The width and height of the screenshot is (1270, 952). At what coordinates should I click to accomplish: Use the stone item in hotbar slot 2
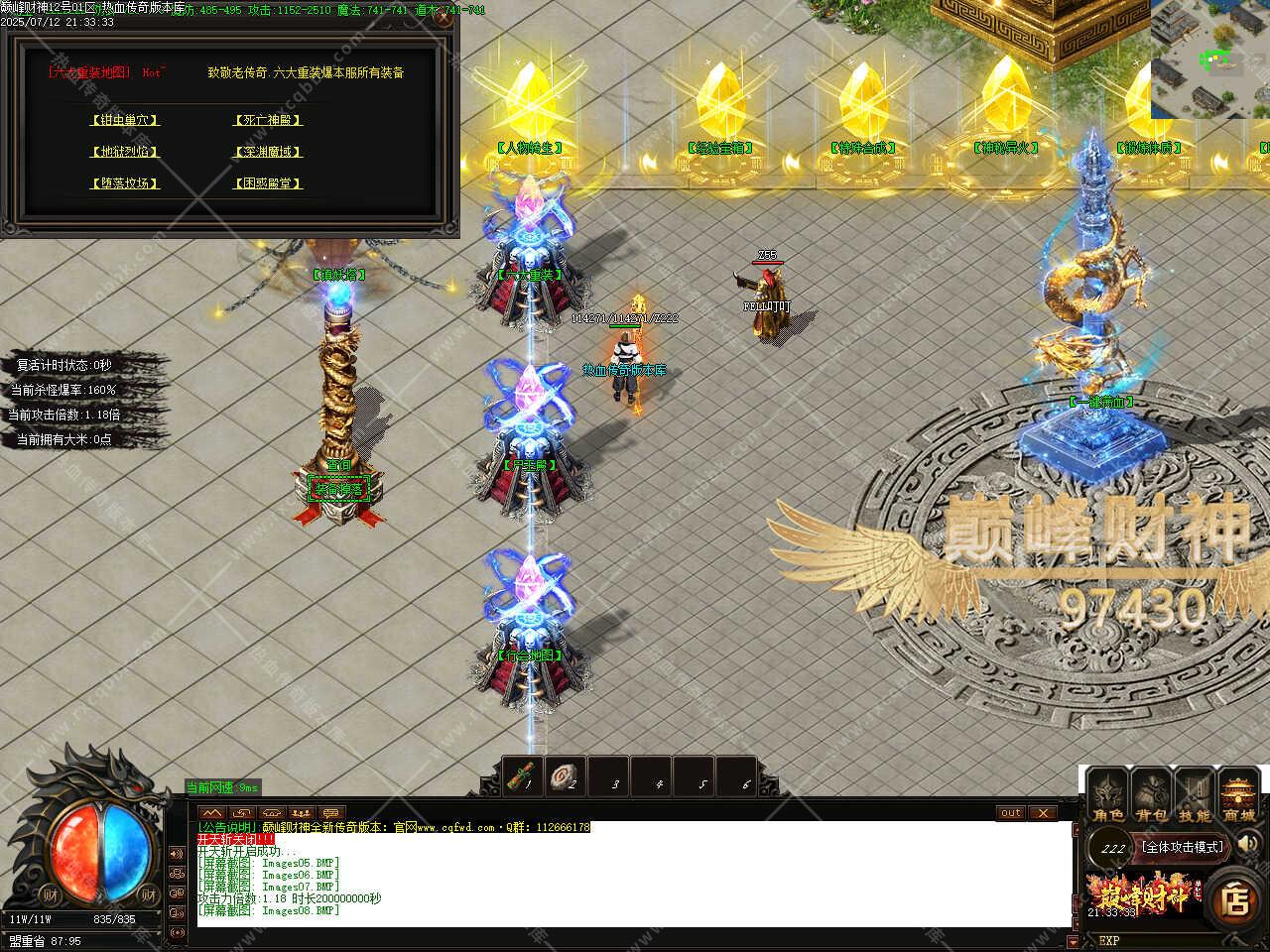click(x=567, y=775)
